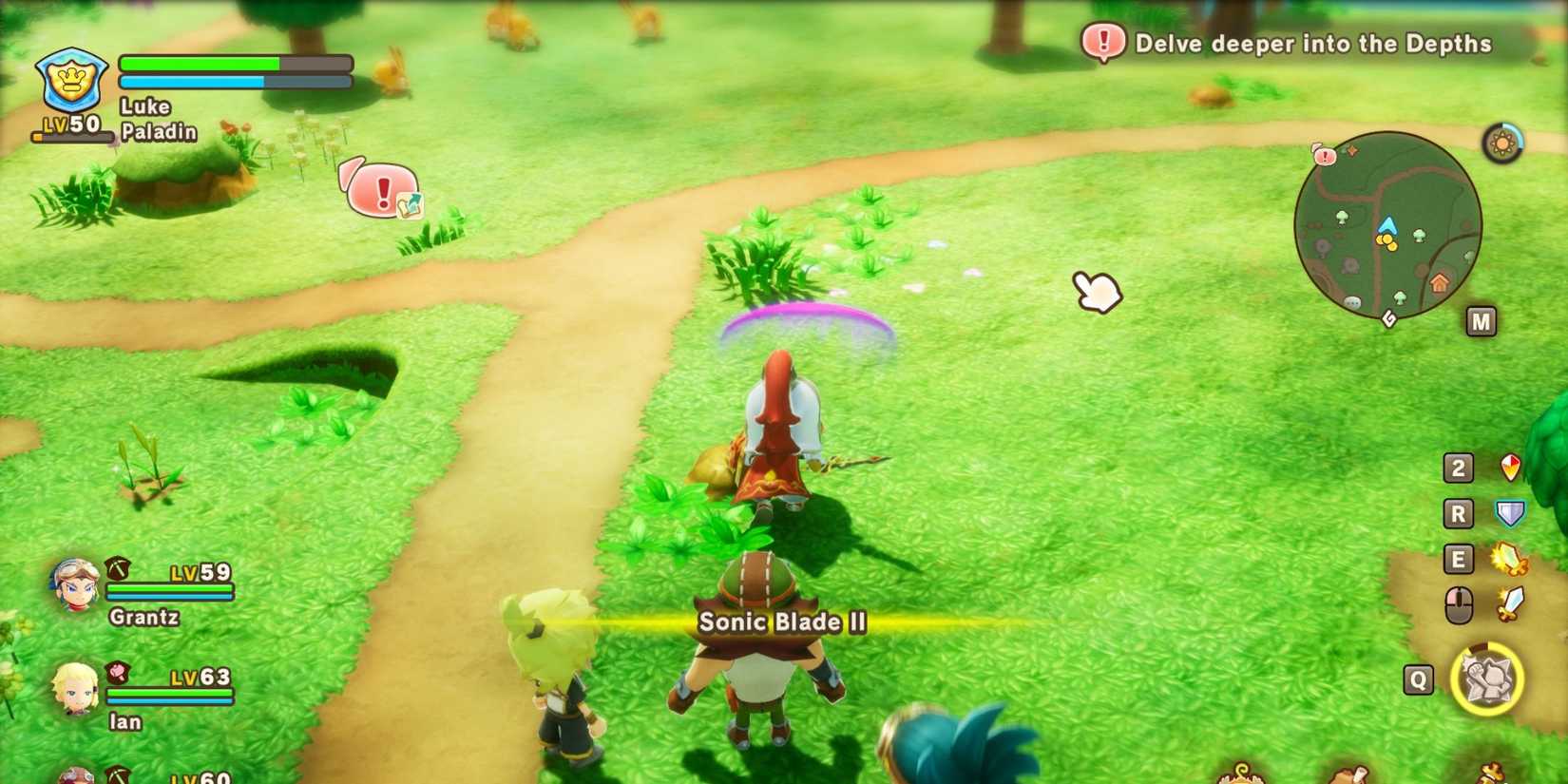Toggle the map with the M key button
1568x784 pixels.
1480,320
